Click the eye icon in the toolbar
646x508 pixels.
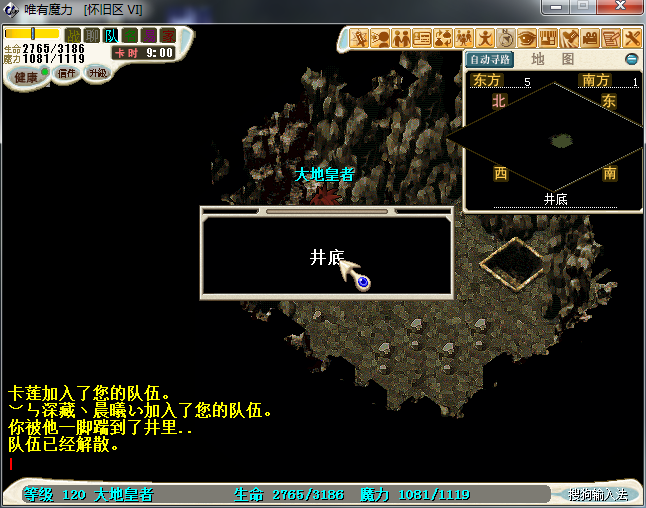pos(527,38)
